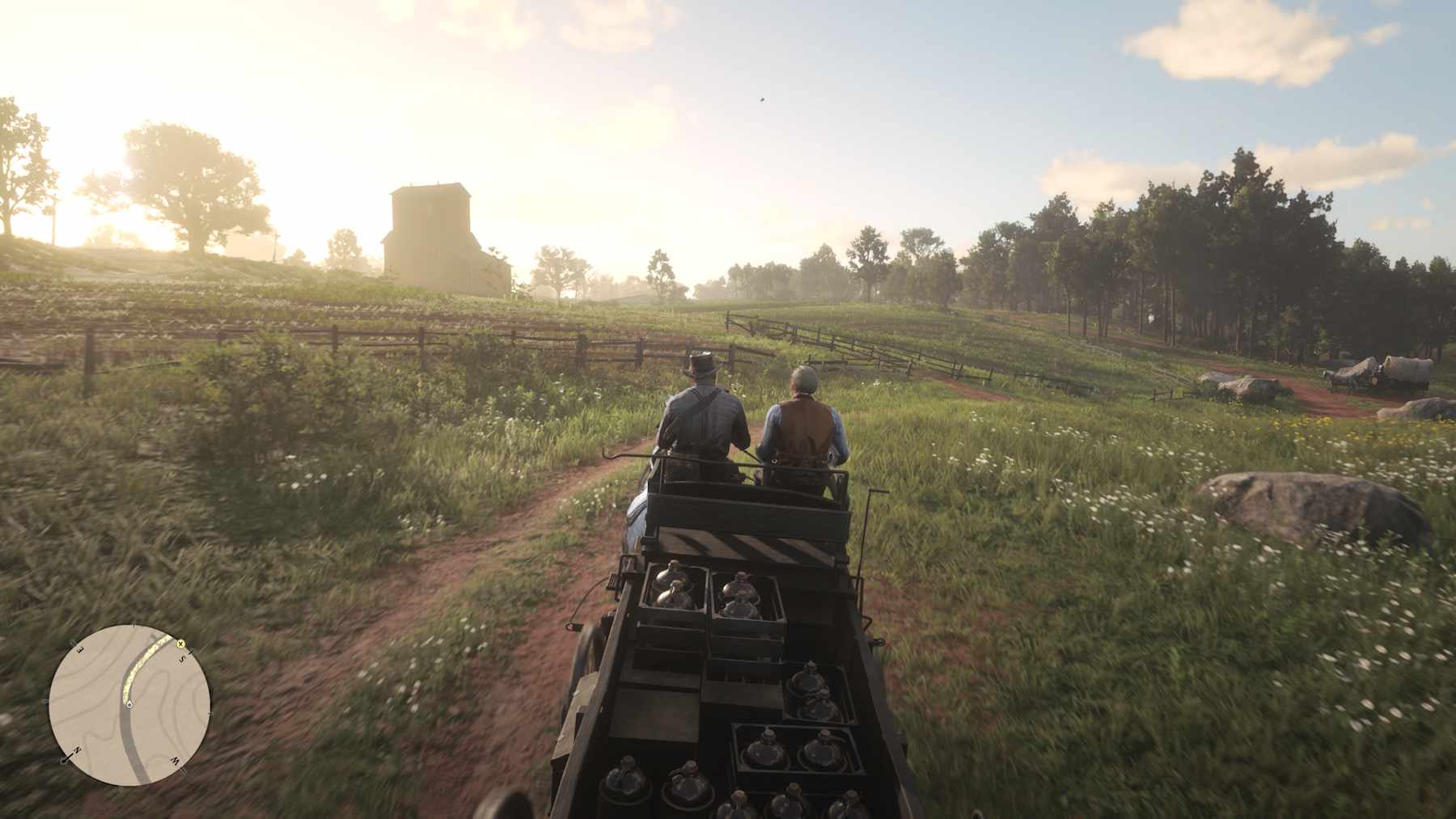Click the yellow X waypoint marker on minimap
This screenshot has height=819, width=1456.
180,644
